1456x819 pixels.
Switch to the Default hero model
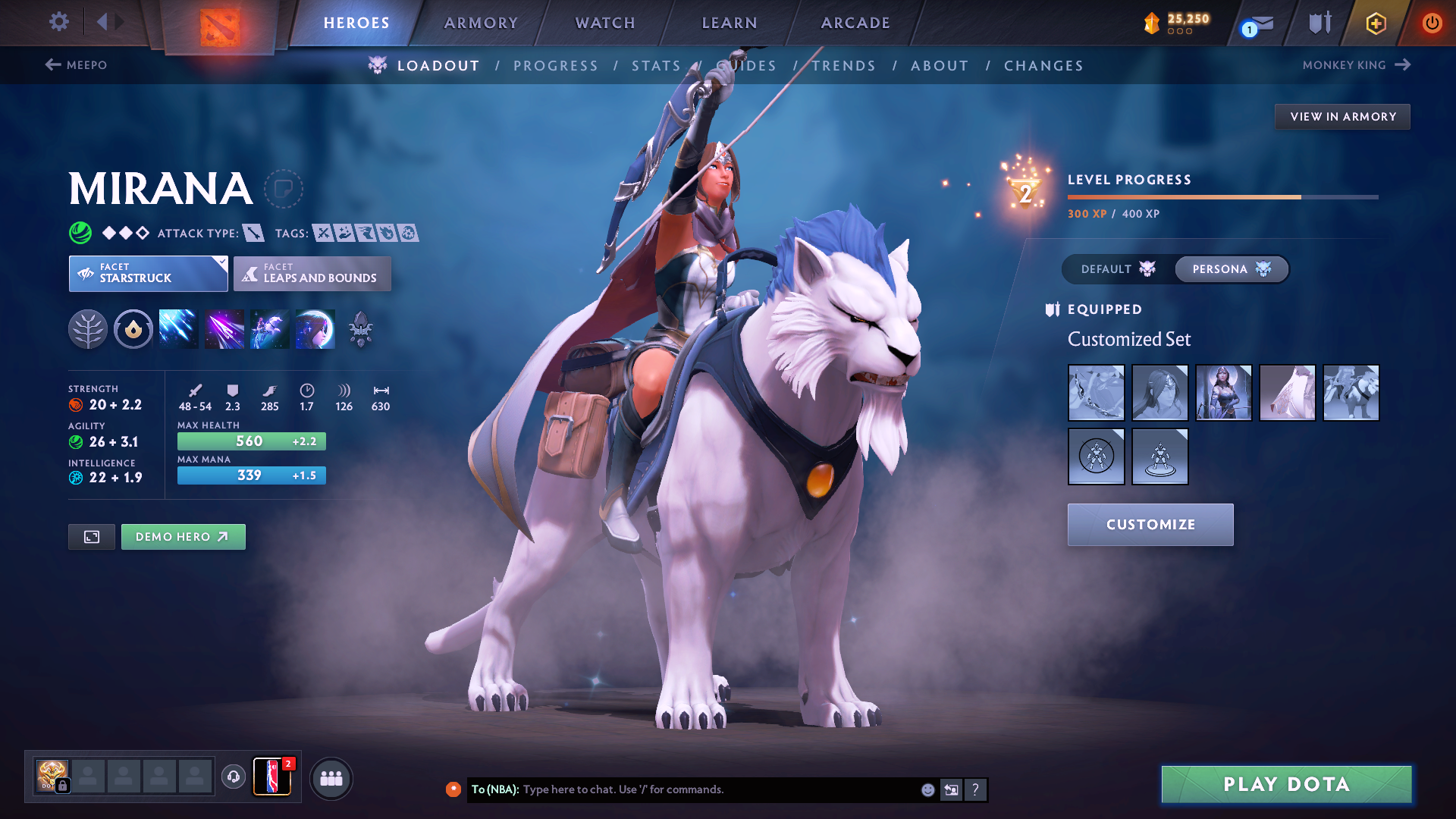tap(1118, 269)
